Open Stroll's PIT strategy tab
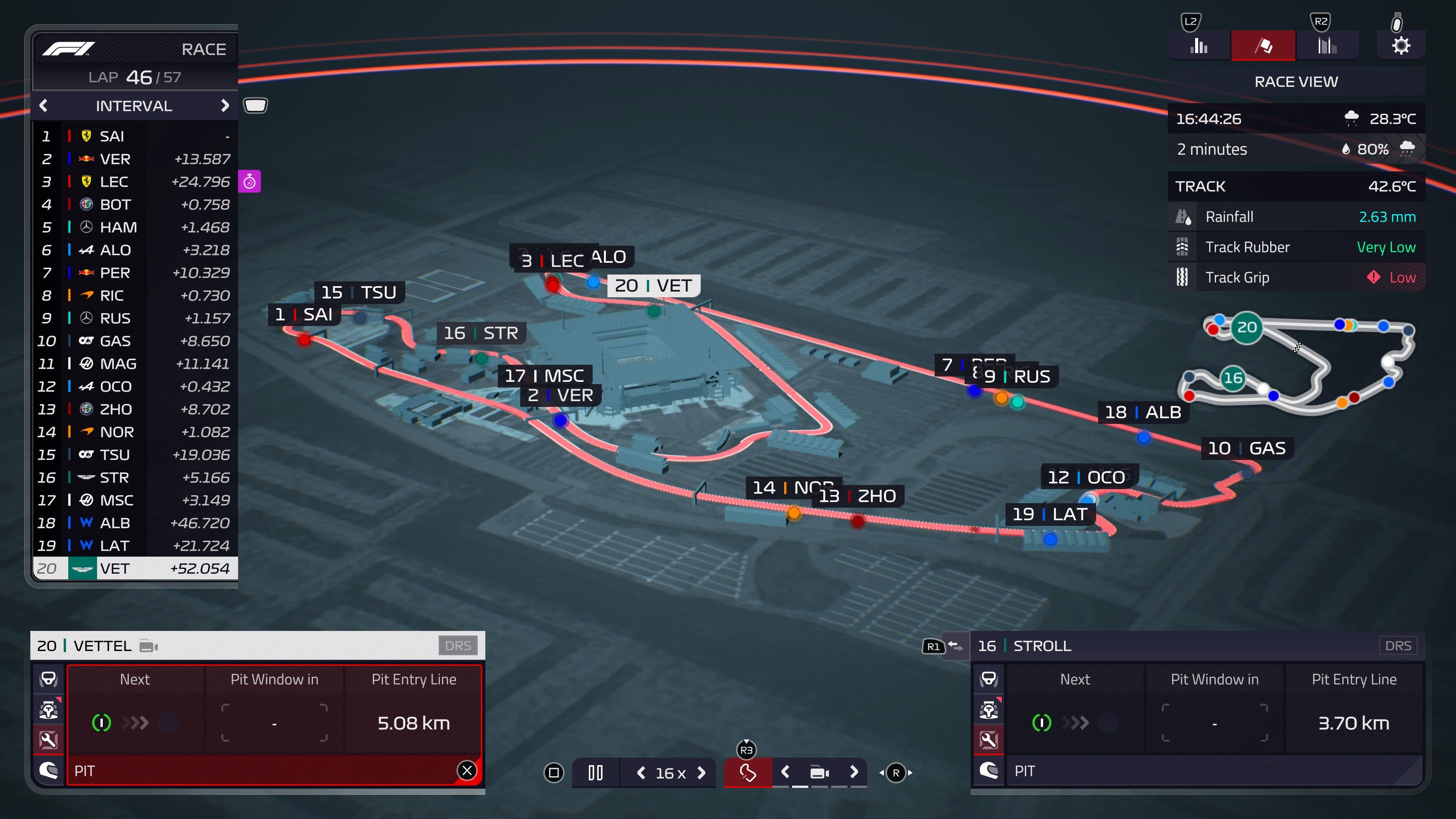Viewport: 1456px width, 819px height. click(1025, 771)
